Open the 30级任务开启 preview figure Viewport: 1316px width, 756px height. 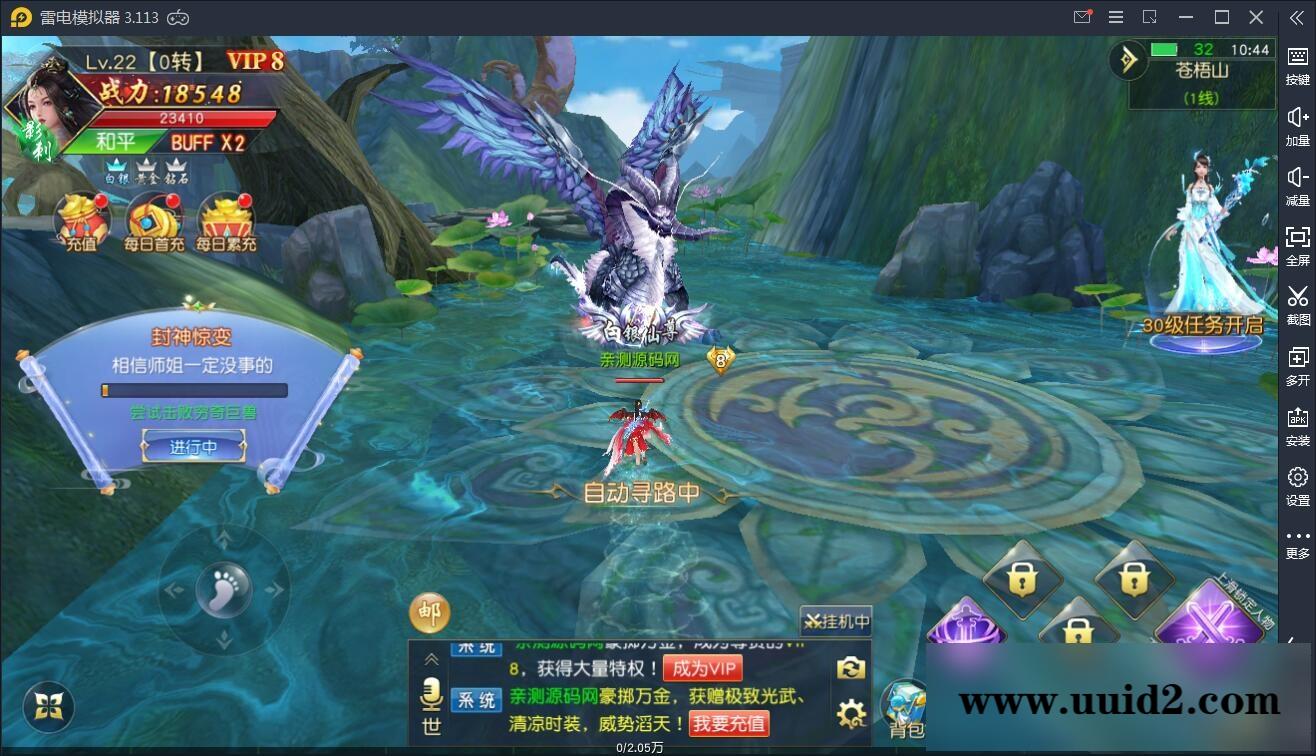[x=1204, y=255]
